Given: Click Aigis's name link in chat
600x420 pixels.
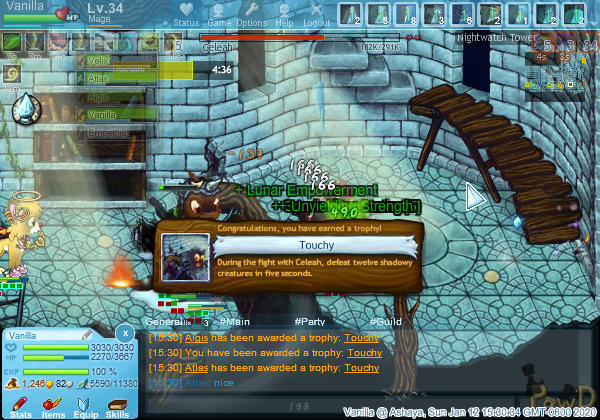Looking at the screenshot, I should pyautogui.click(x=196, y=338).
